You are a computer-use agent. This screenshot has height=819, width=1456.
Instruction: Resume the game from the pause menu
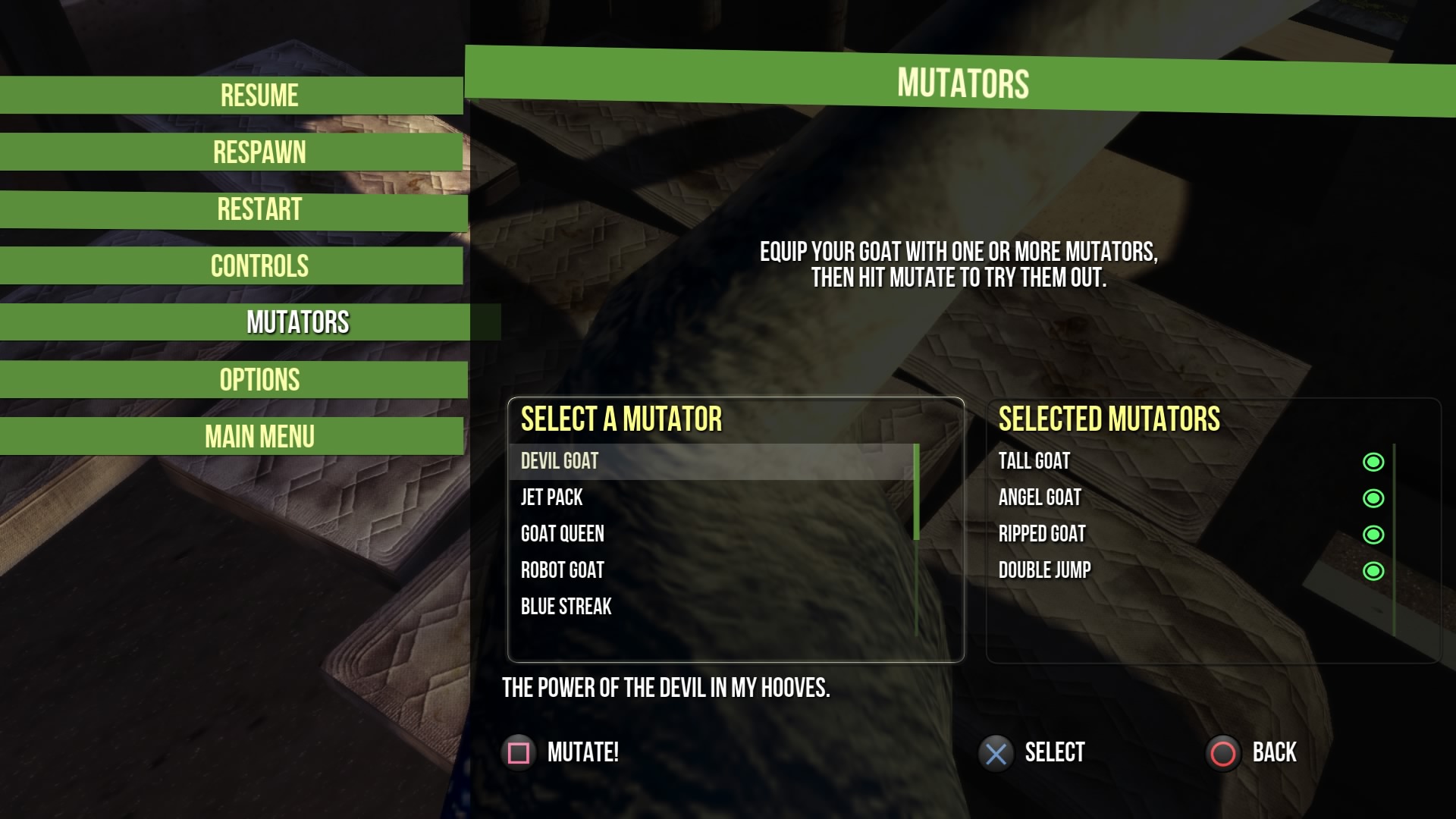click(x=259, y=96)
